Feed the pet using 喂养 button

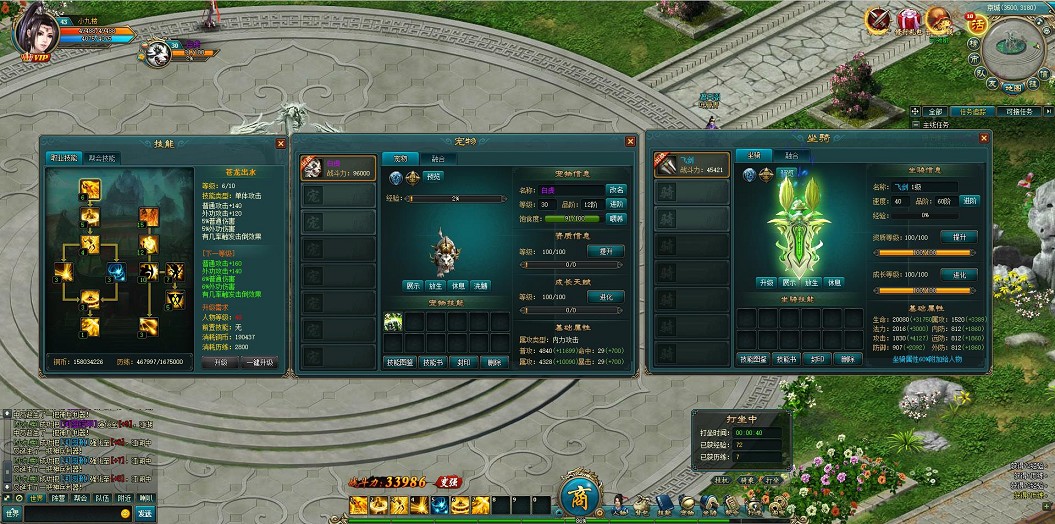click(616, 218)
